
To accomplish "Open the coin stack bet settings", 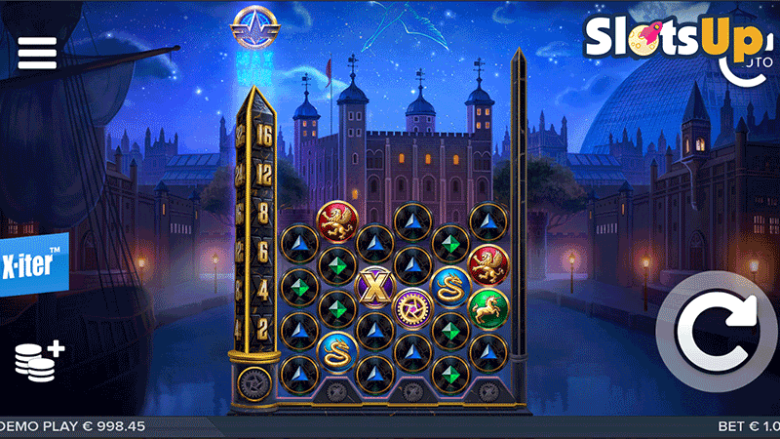I will [38, 360].
